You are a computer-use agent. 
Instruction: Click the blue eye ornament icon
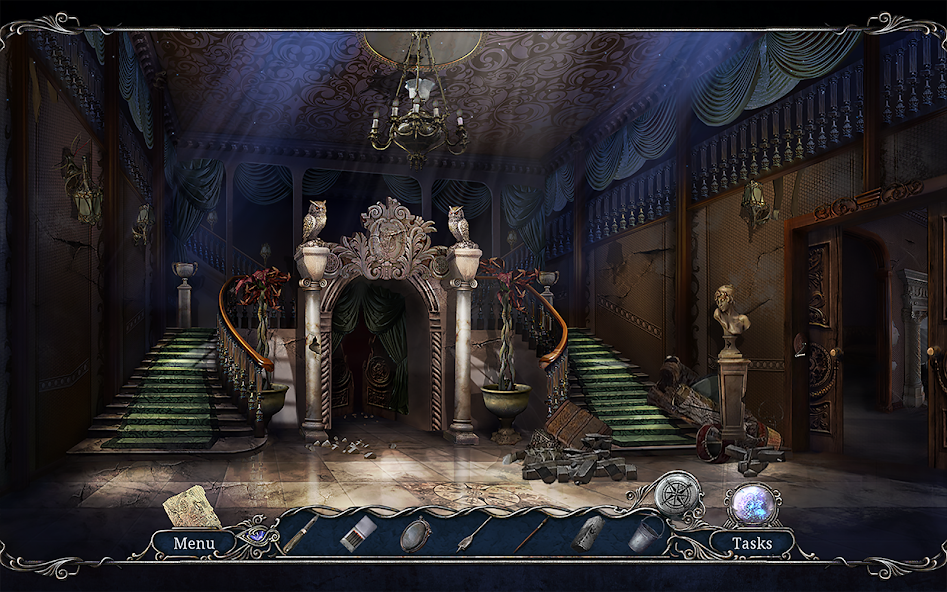pyautogui.click(x=258, y=534)
